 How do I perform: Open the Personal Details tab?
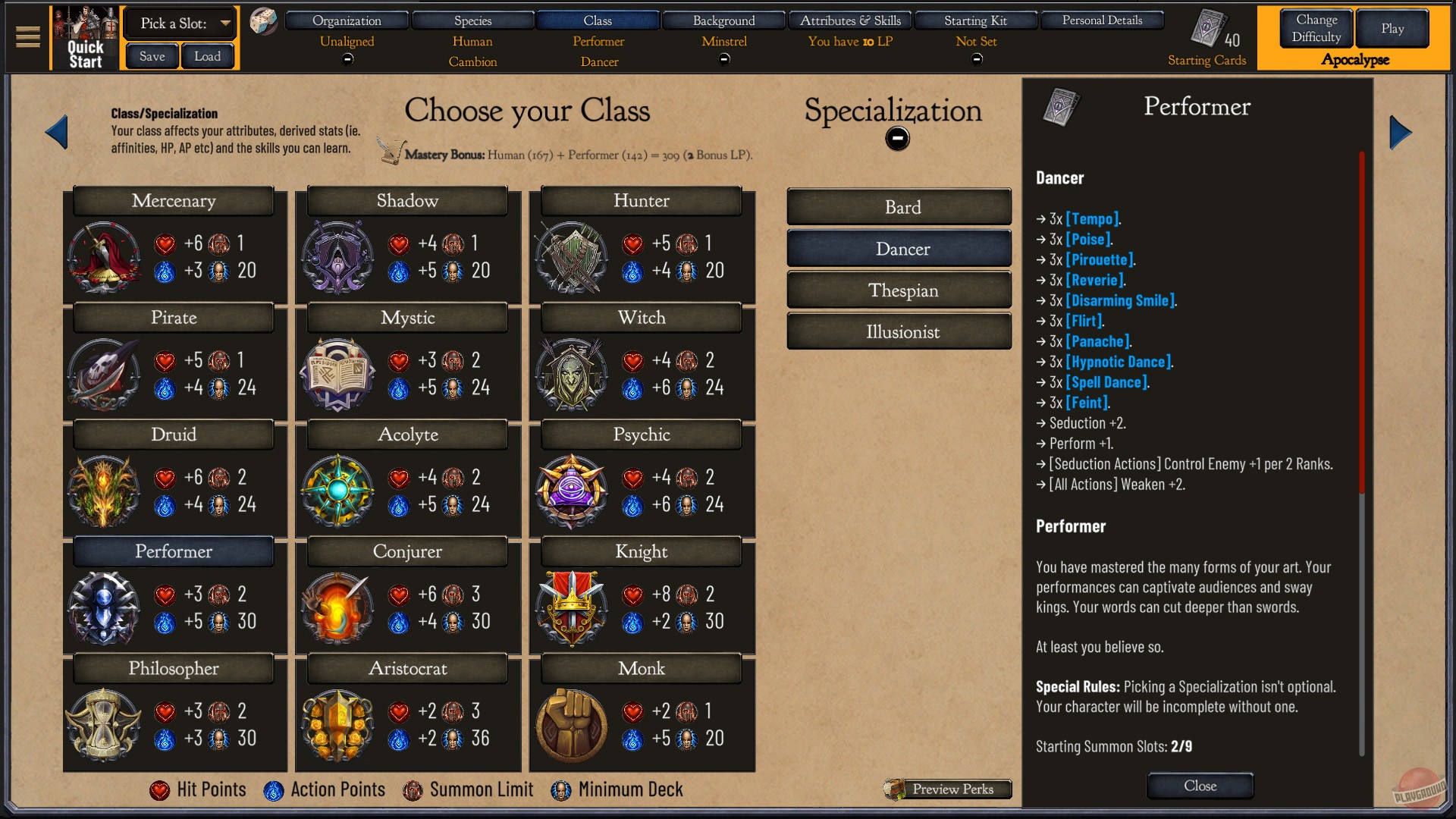[1102, 20]
